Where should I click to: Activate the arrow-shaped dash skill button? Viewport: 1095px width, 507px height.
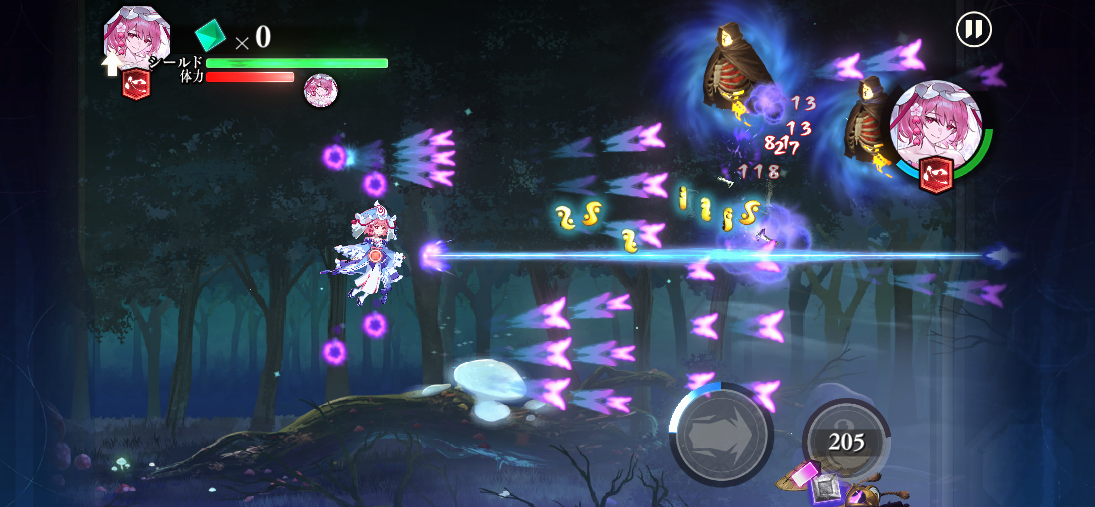click(x=720, y=434)
